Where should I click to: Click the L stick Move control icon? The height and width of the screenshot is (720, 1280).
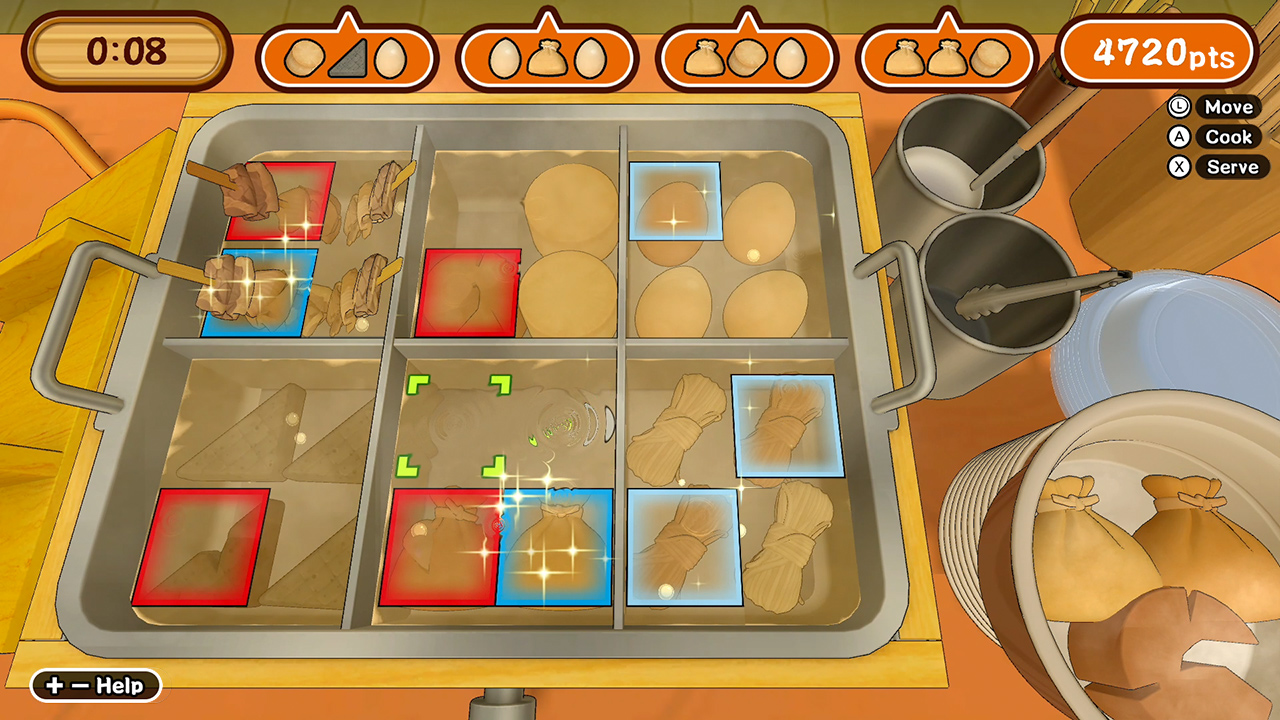pyautogui.click(x=1181, y=107)
